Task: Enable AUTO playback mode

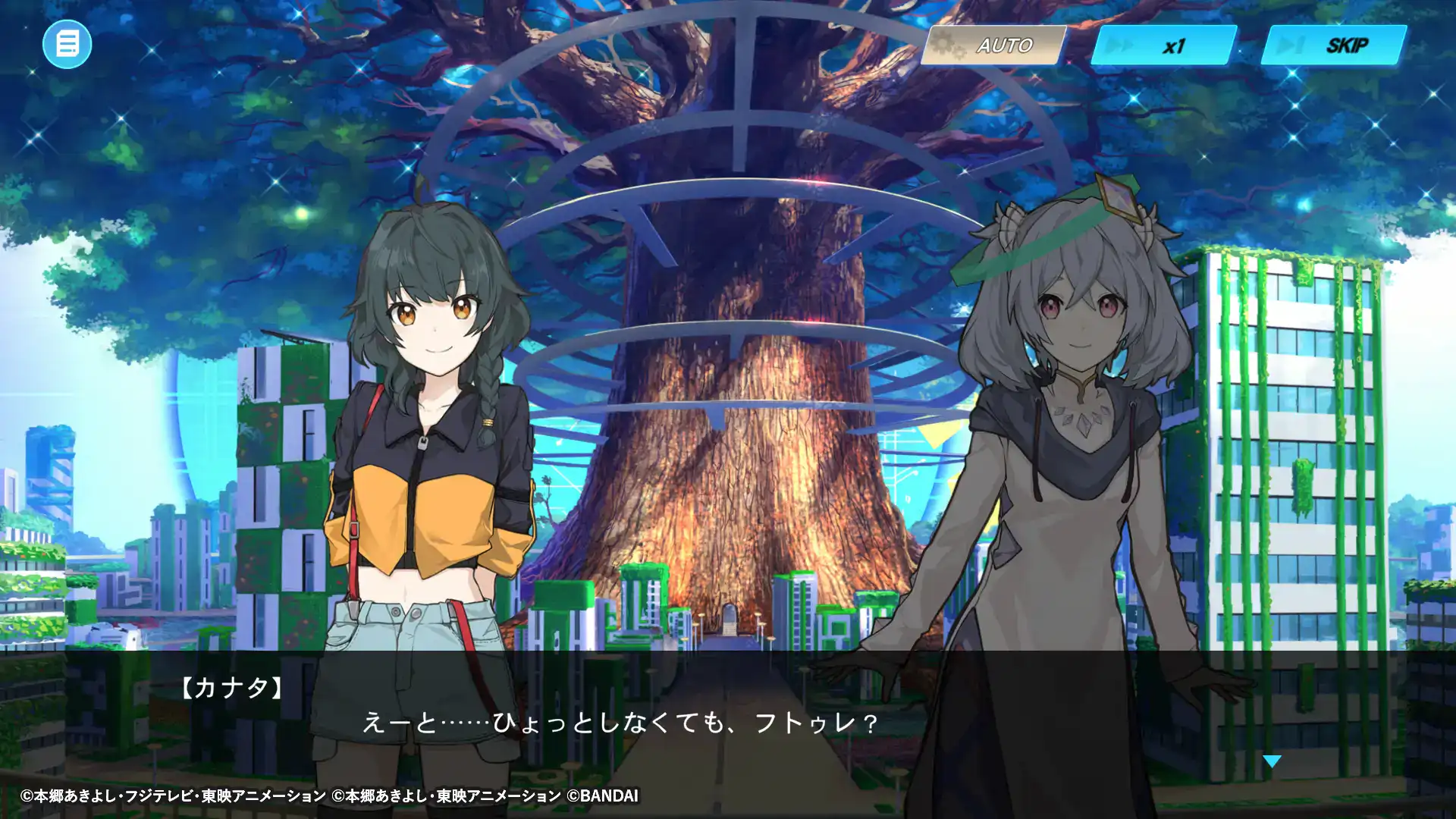Action: click(1005, 45)
